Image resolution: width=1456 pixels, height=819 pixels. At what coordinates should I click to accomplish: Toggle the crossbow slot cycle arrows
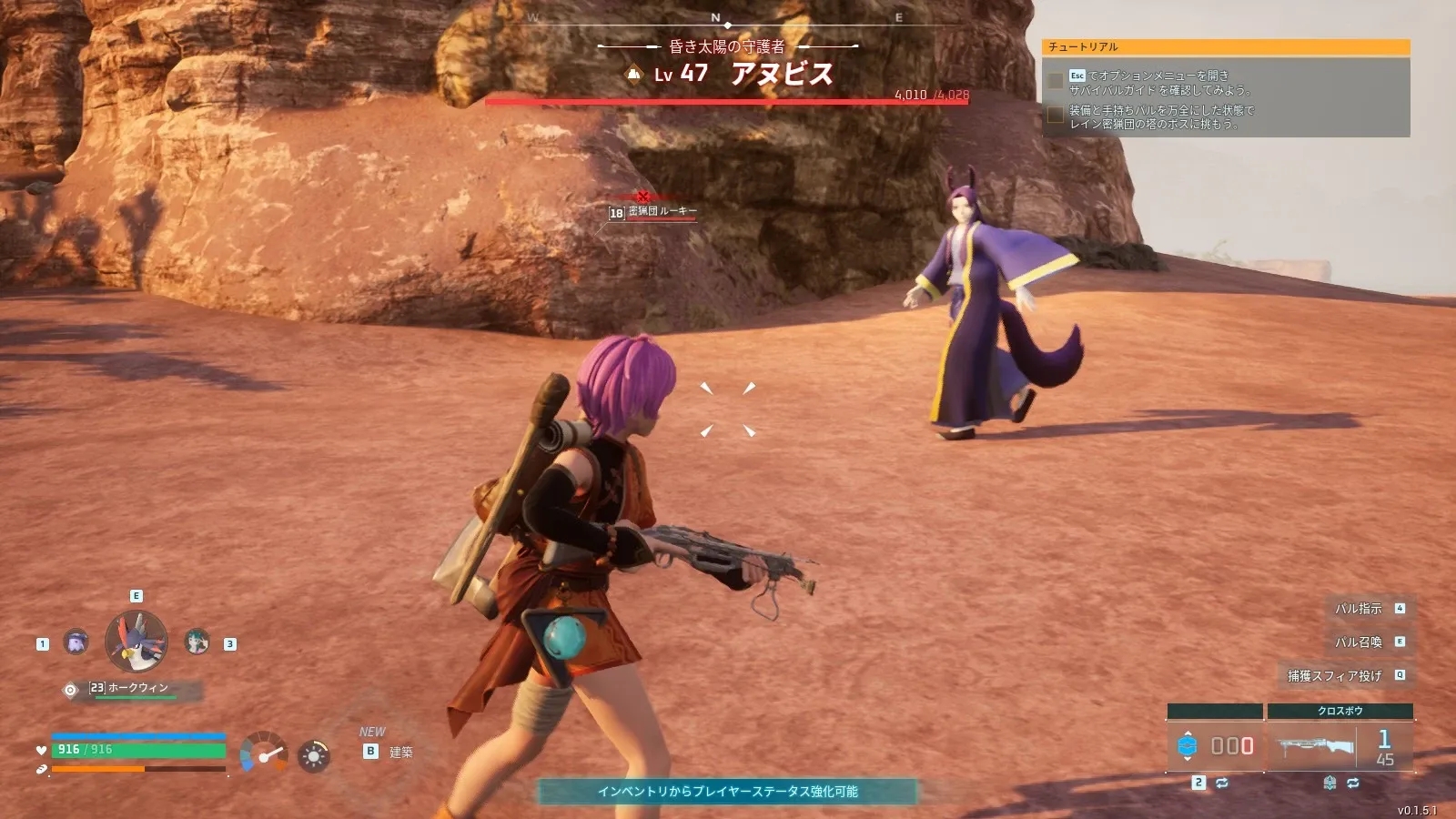(1351, 782)
